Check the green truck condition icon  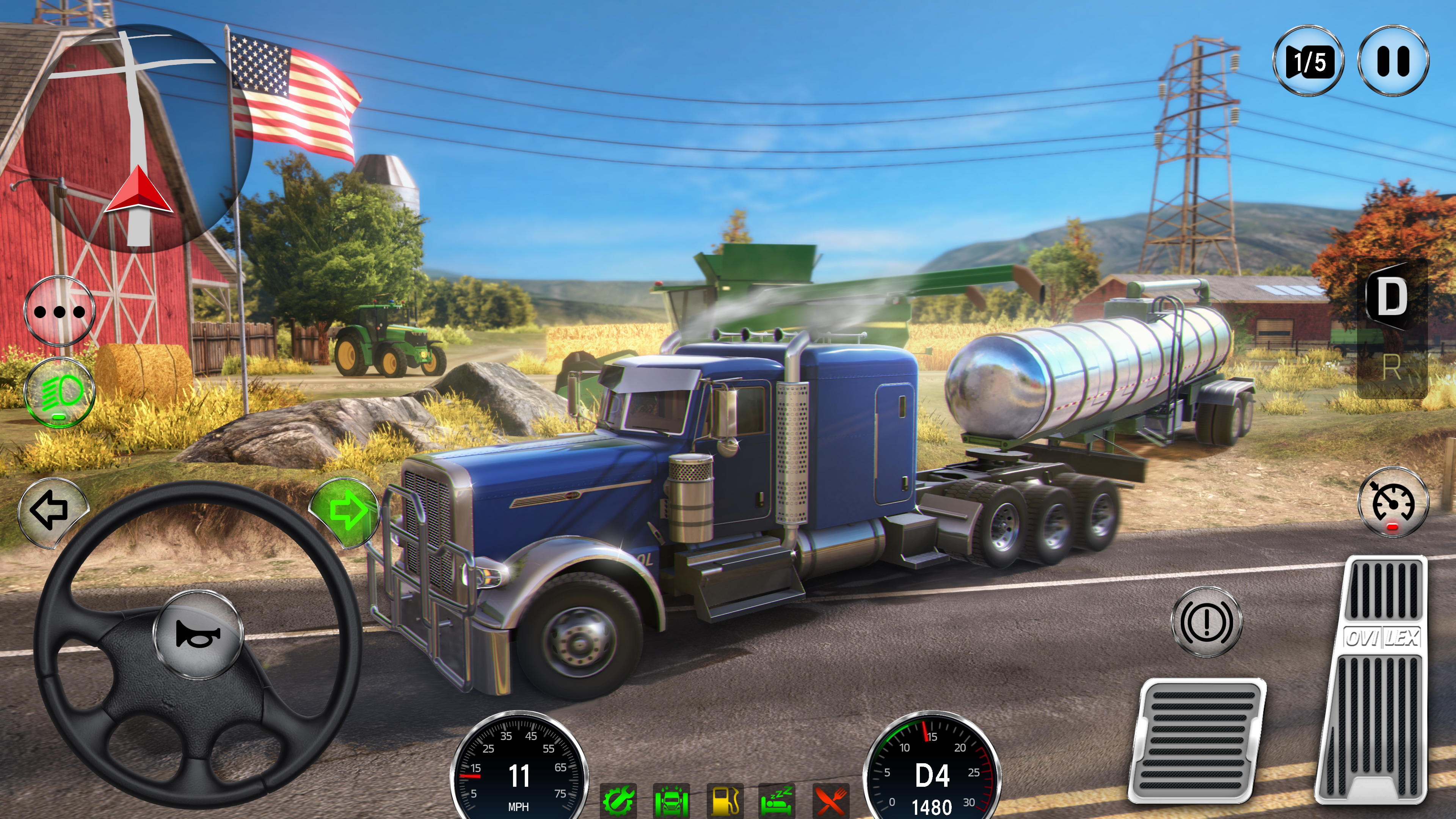671,800
